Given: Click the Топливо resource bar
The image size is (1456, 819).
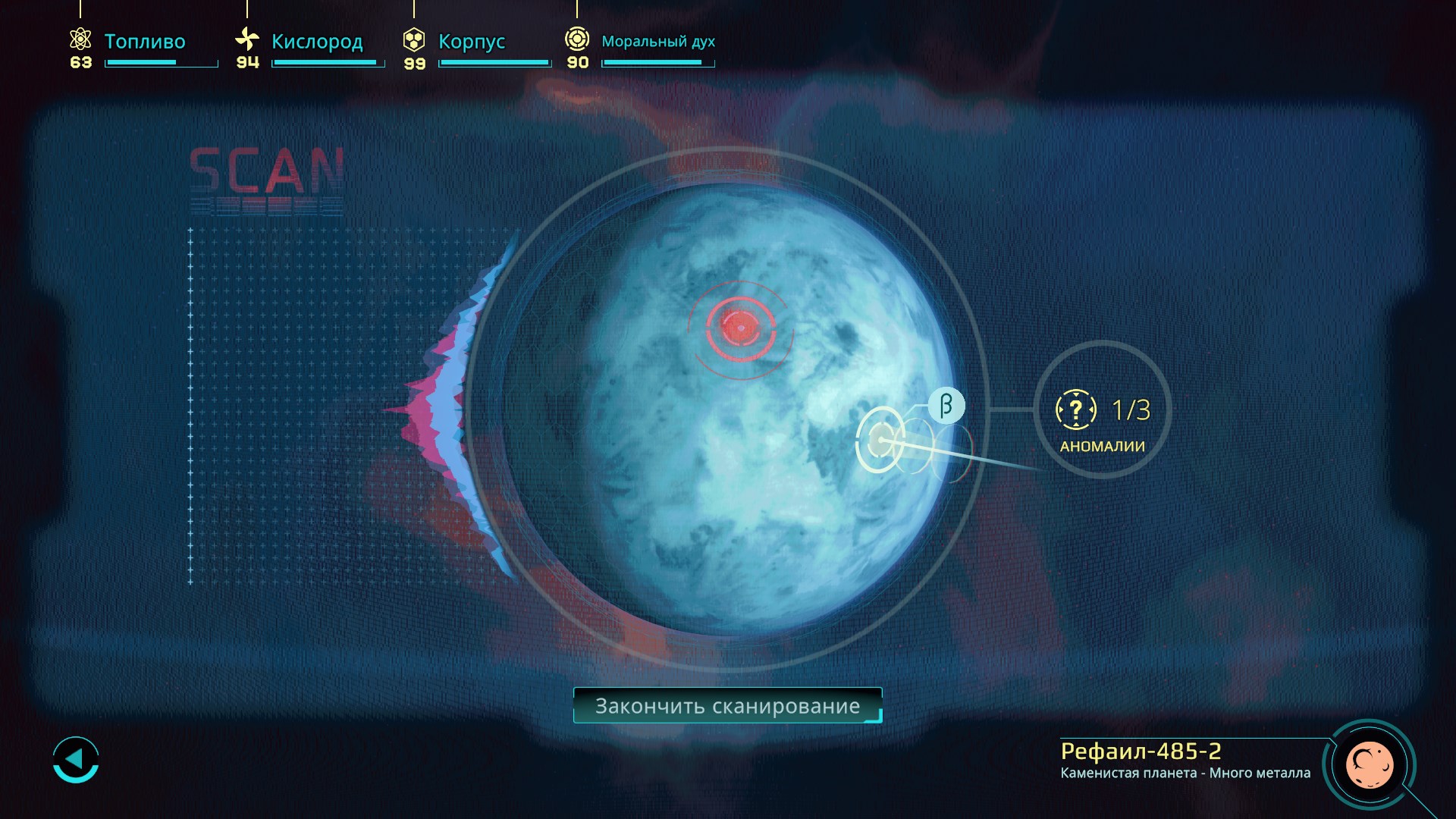Looking at the screenshot, I should click(160, 63).
